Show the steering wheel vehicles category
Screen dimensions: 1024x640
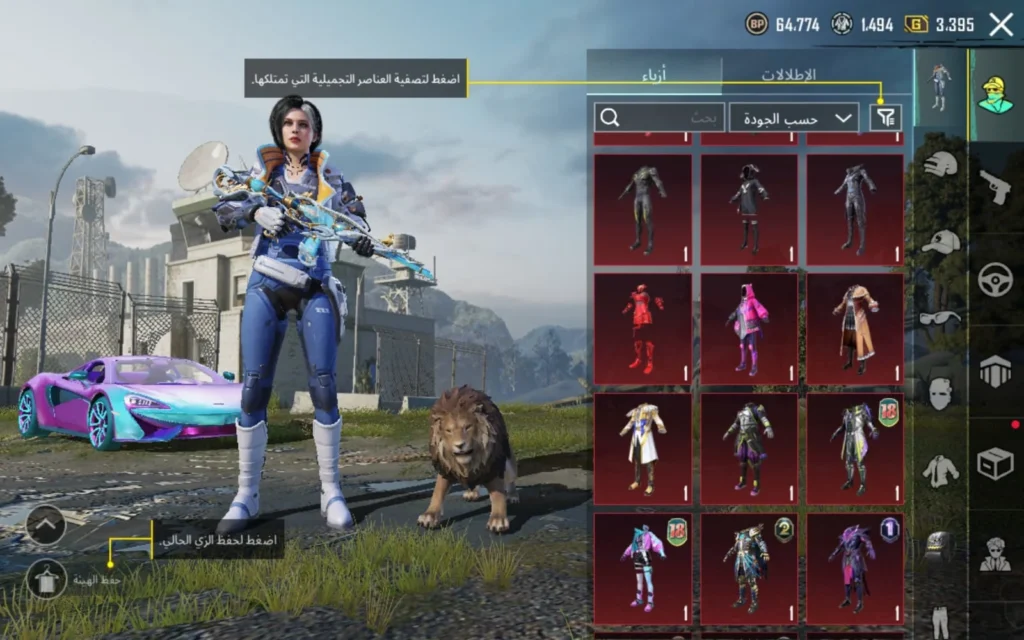click(995, 279)
